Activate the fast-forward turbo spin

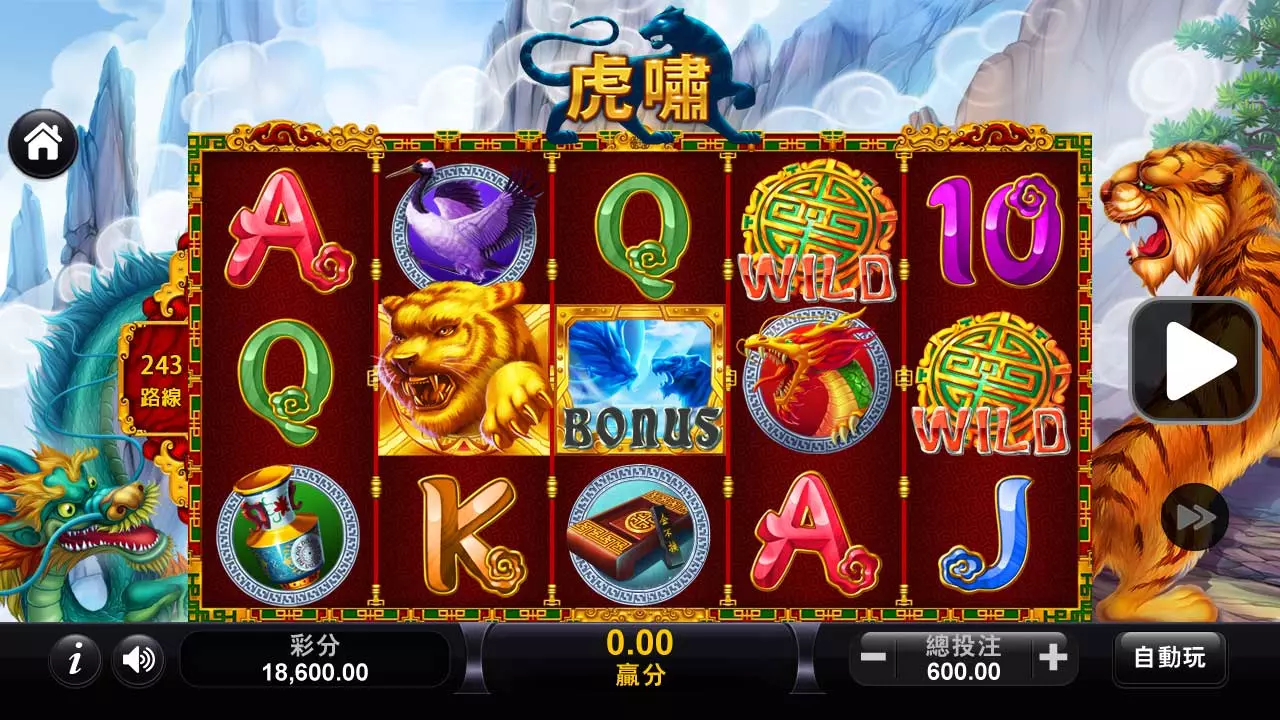[1195, 517]
